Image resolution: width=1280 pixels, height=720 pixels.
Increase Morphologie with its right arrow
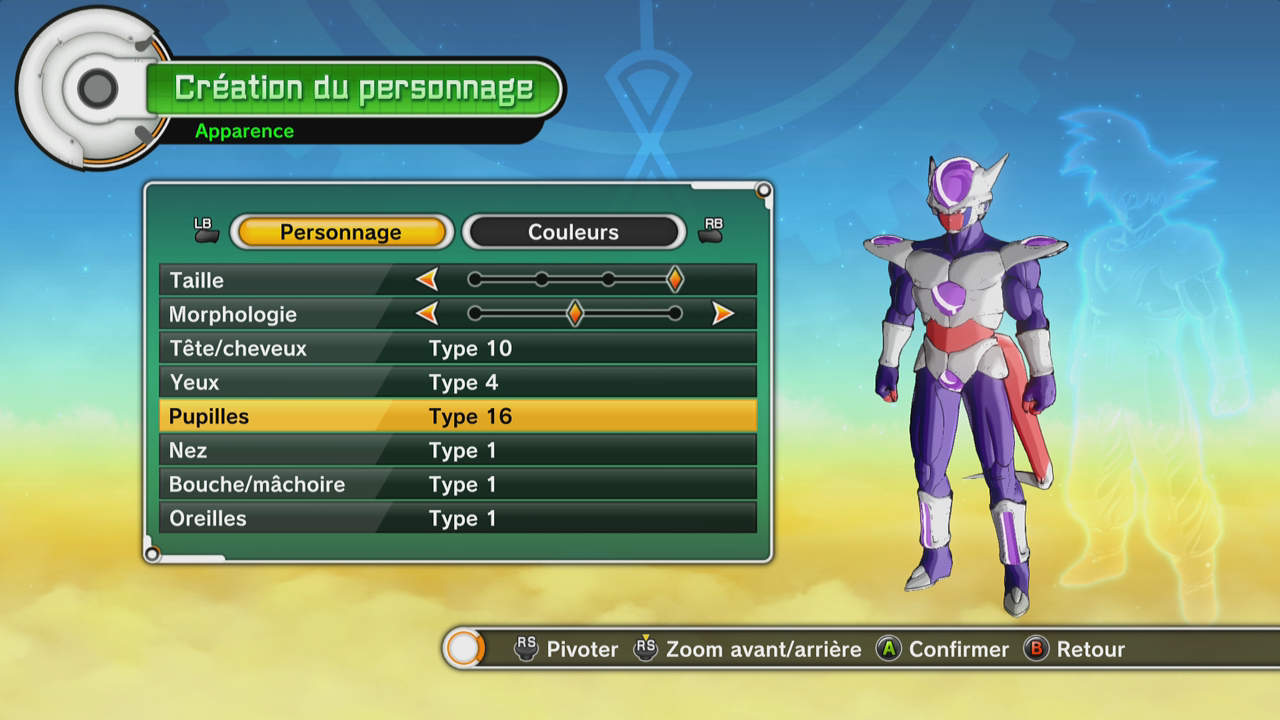[x=722, y=314]
